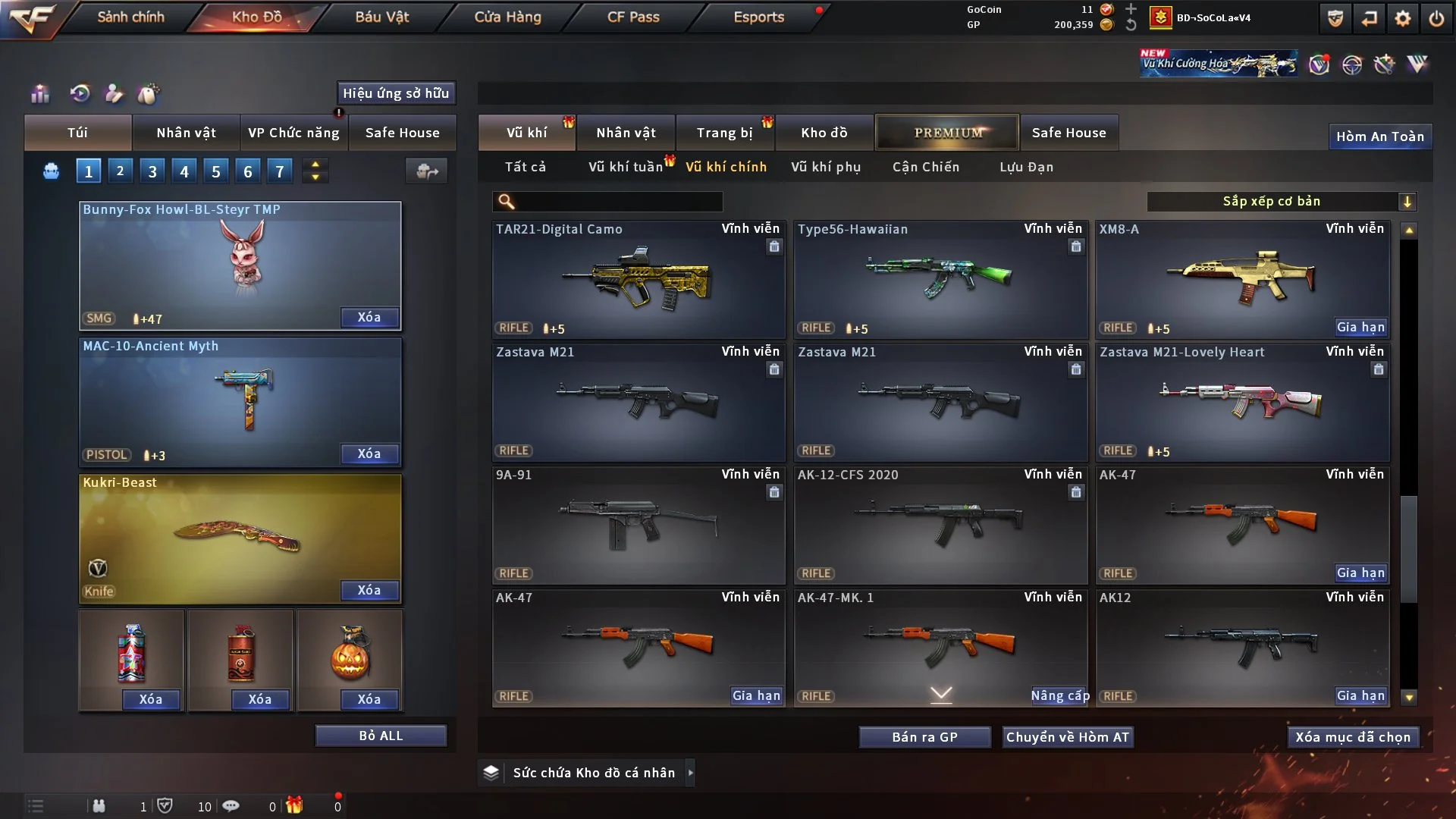Screen dimensions: 1456x819
Task: Click Nâng cấp on AK-47-MK. 1
Action: pos(1059,695)
